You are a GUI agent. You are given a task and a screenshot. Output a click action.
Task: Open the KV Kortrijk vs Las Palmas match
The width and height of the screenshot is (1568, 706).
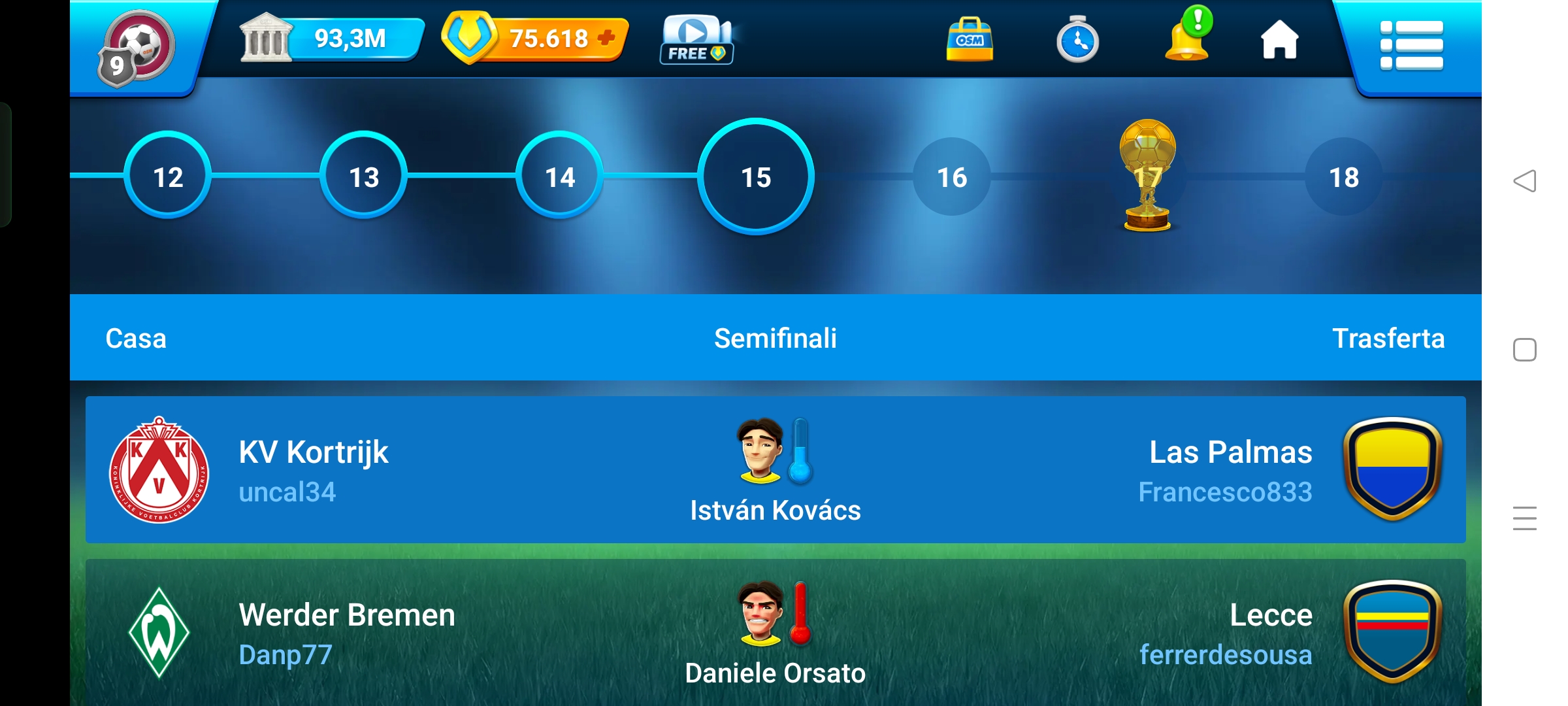(776, 469)
